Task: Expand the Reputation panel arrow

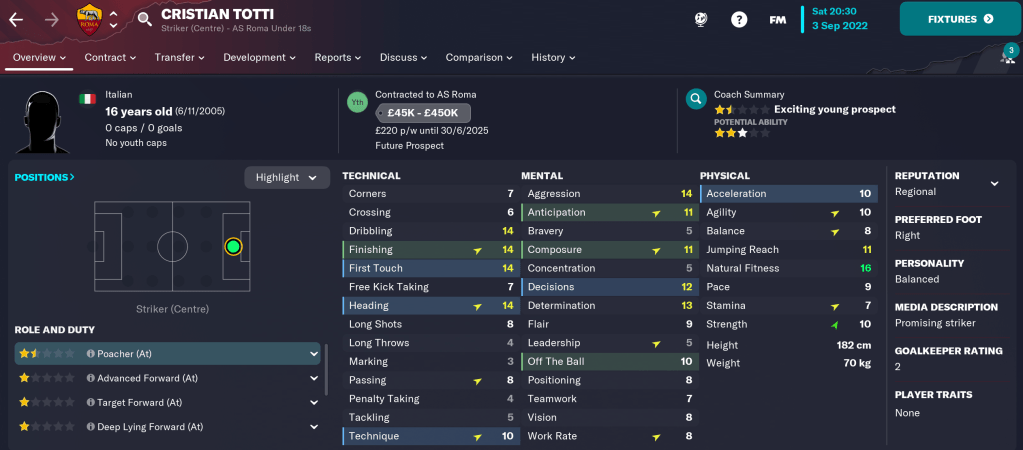Action: point(994,184)
